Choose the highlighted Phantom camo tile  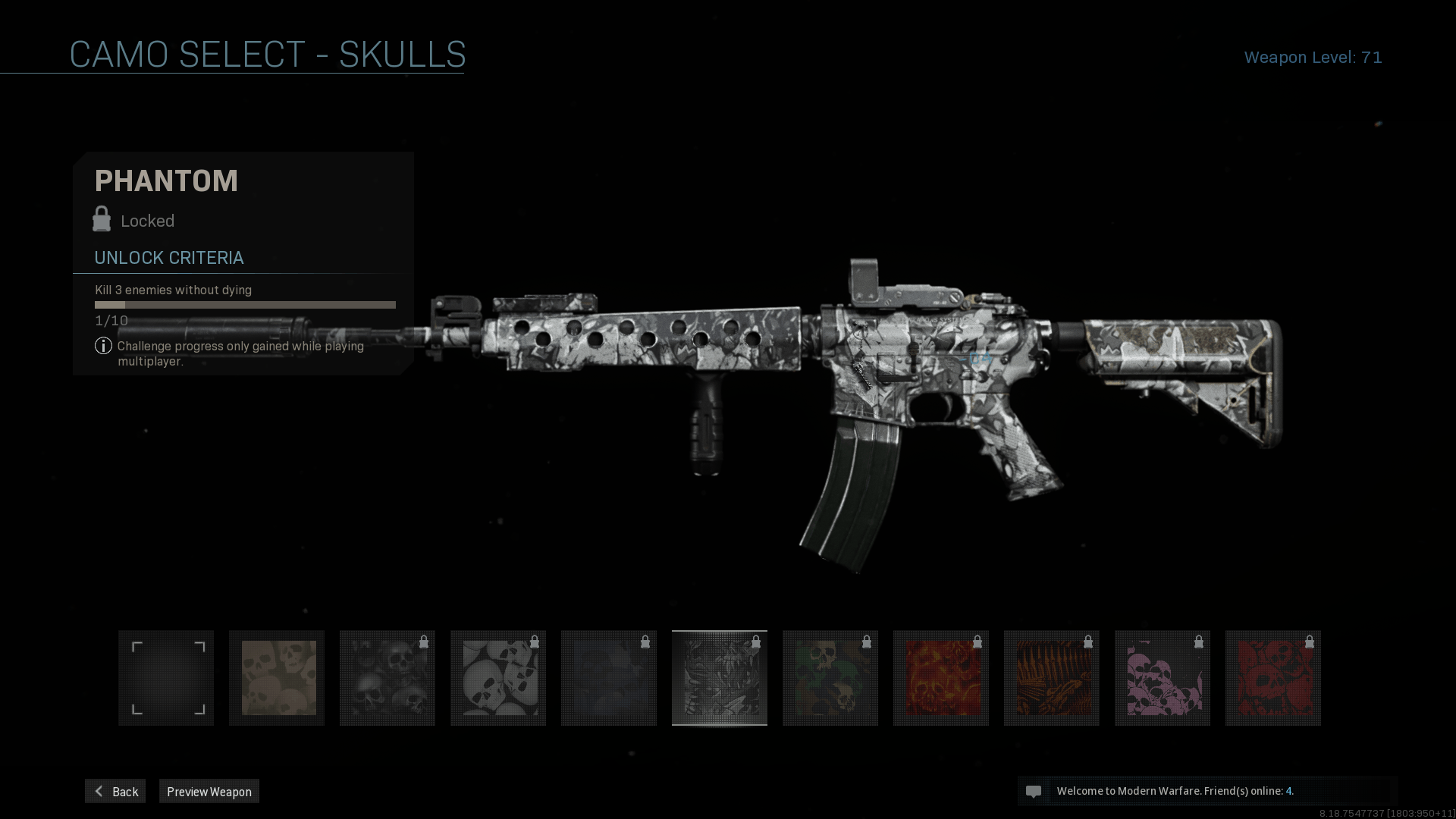[720, 678]
